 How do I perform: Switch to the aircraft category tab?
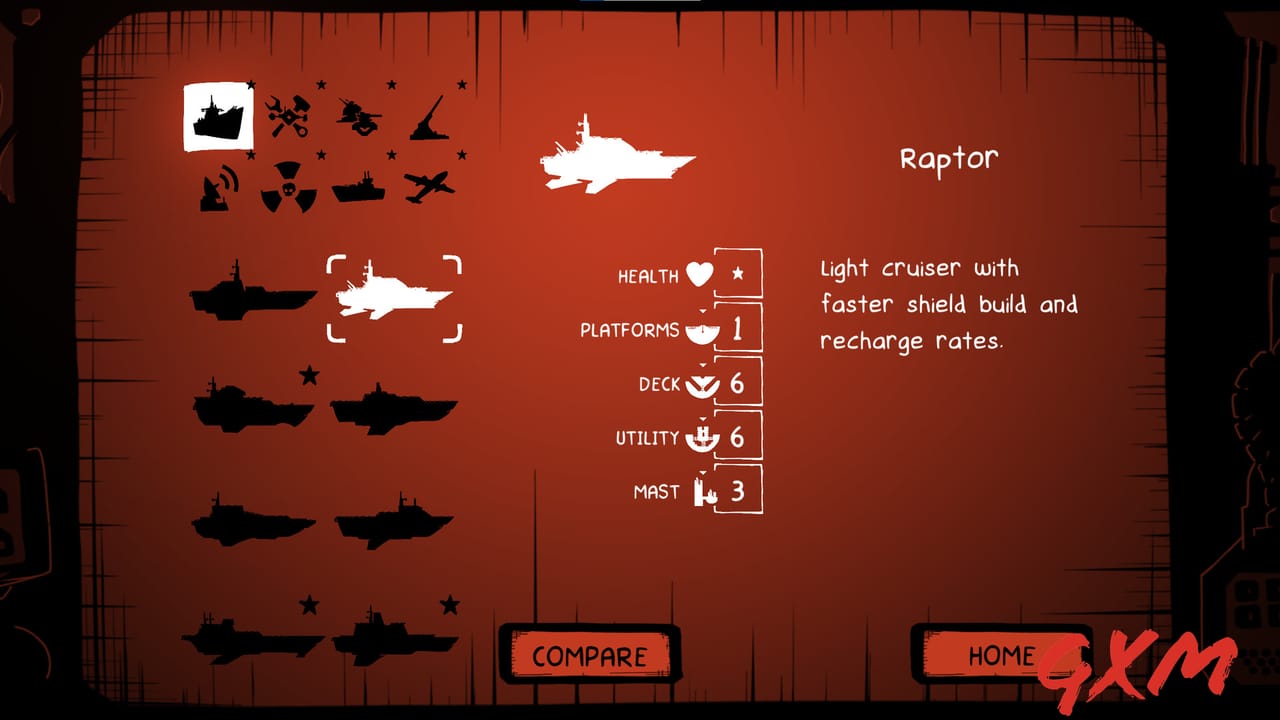428,190
